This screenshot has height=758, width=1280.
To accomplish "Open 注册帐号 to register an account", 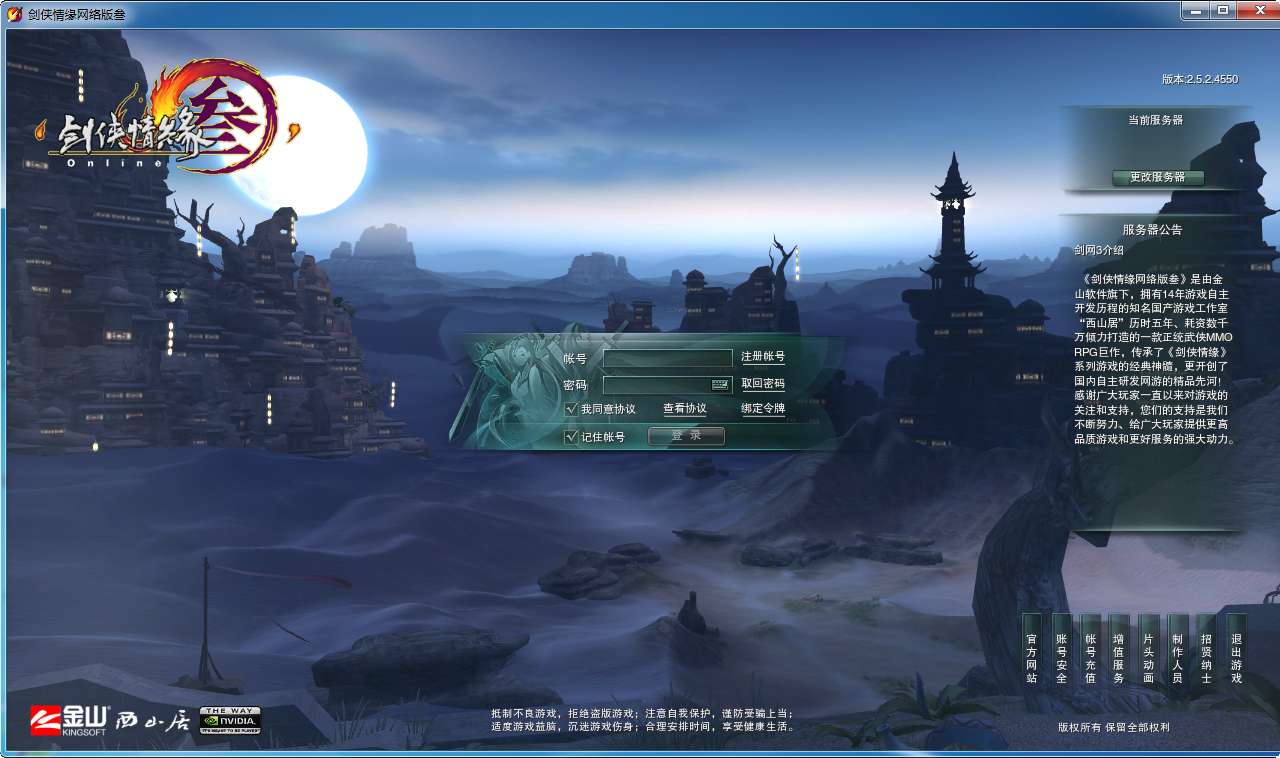I will [x=764, y=356].
